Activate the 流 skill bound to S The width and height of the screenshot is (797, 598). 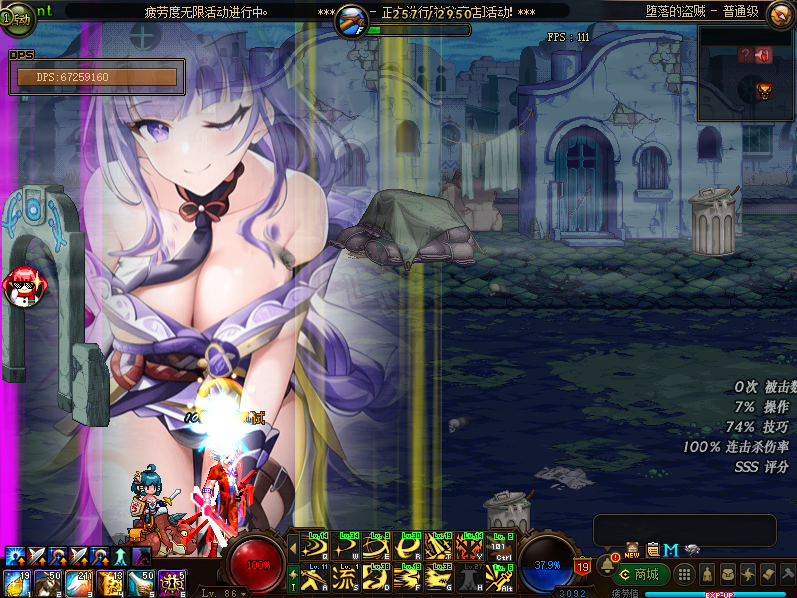click(346, 578)
